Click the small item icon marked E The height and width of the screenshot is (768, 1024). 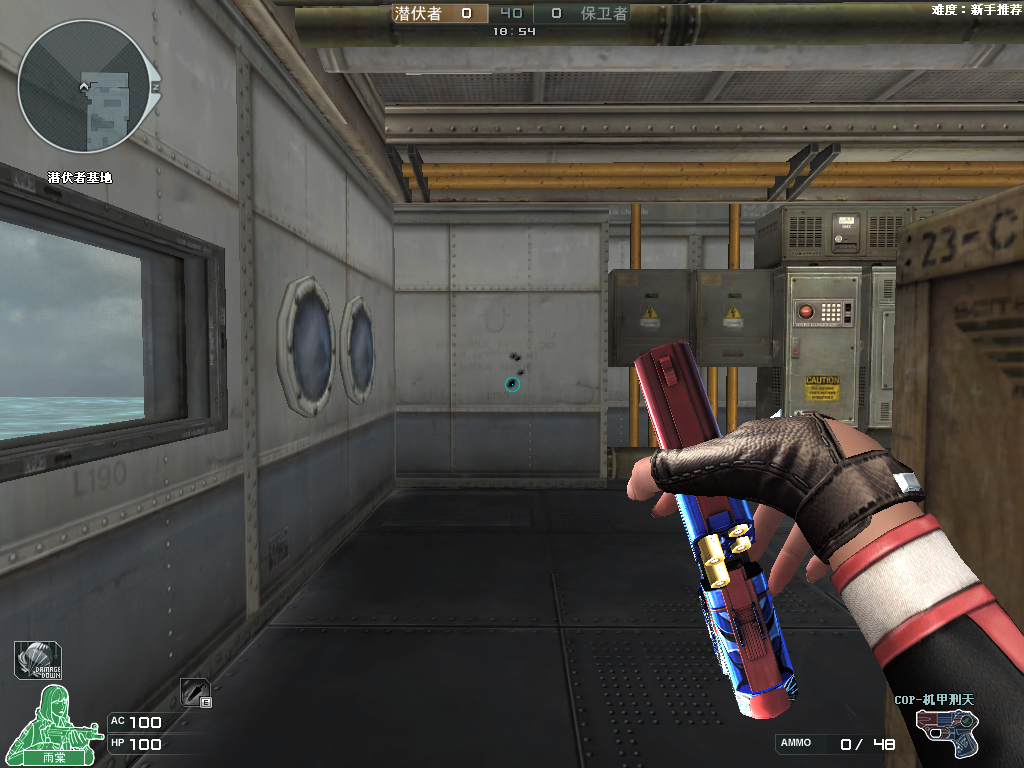coord(195,692)
